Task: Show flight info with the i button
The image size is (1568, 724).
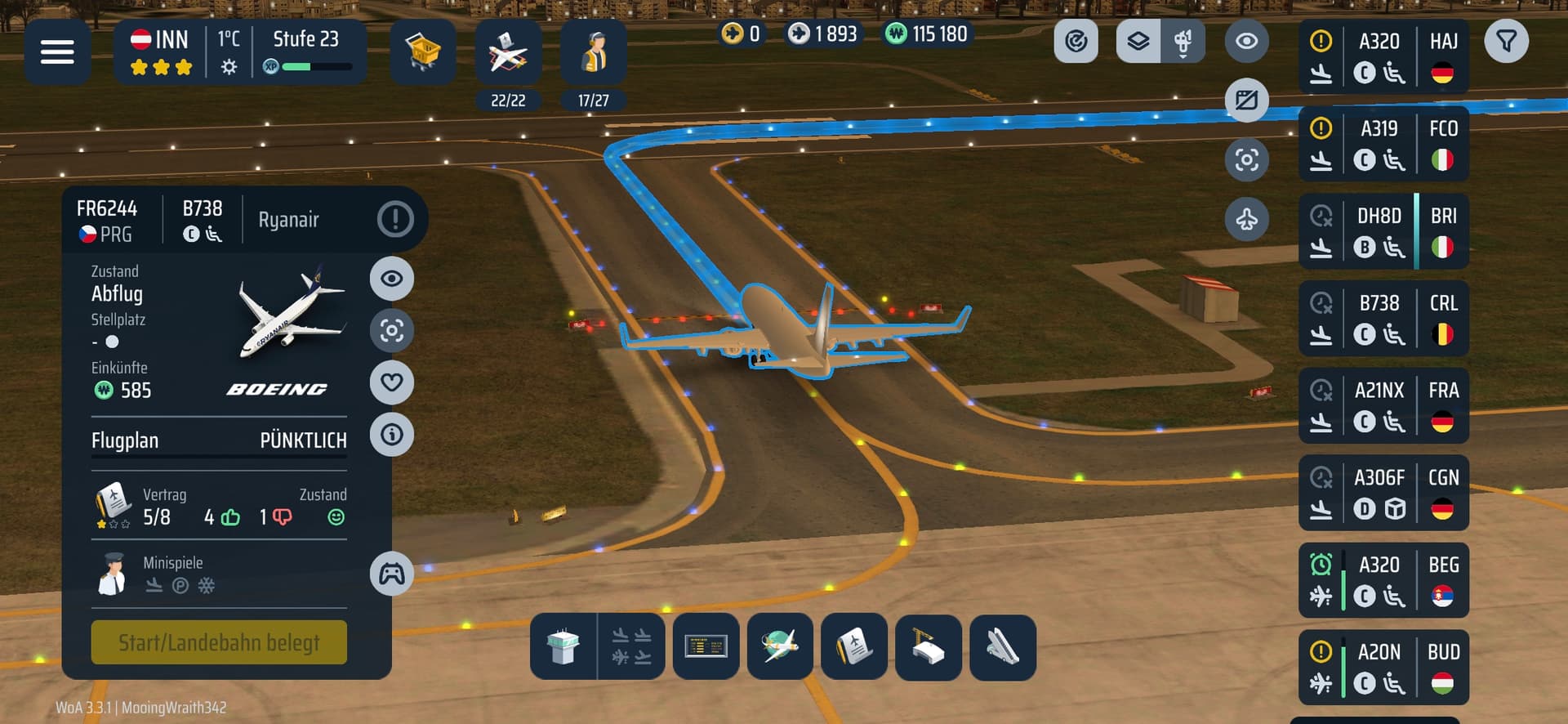Action: (392, 434)
